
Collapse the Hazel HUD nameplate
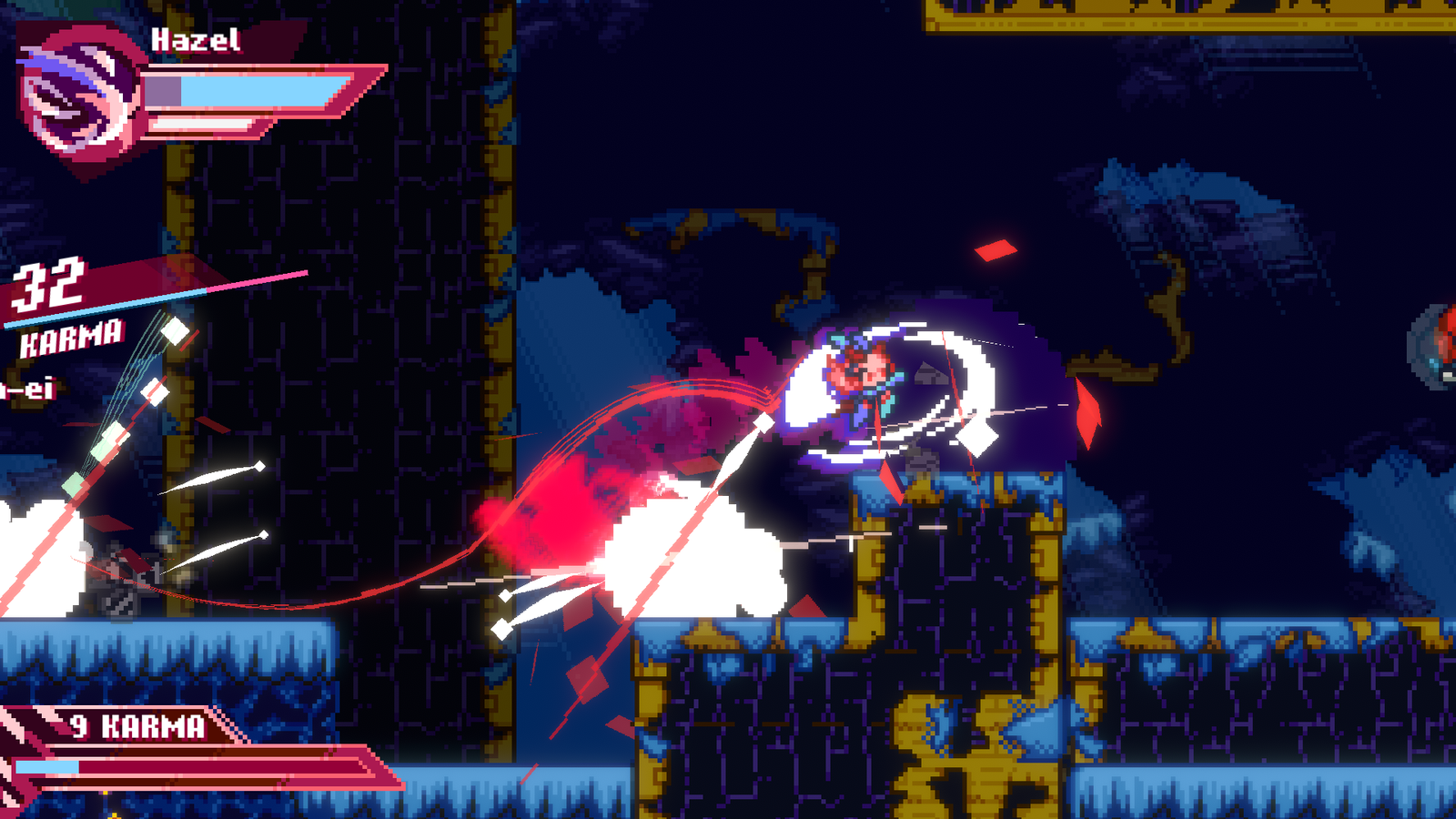[196, 41]
